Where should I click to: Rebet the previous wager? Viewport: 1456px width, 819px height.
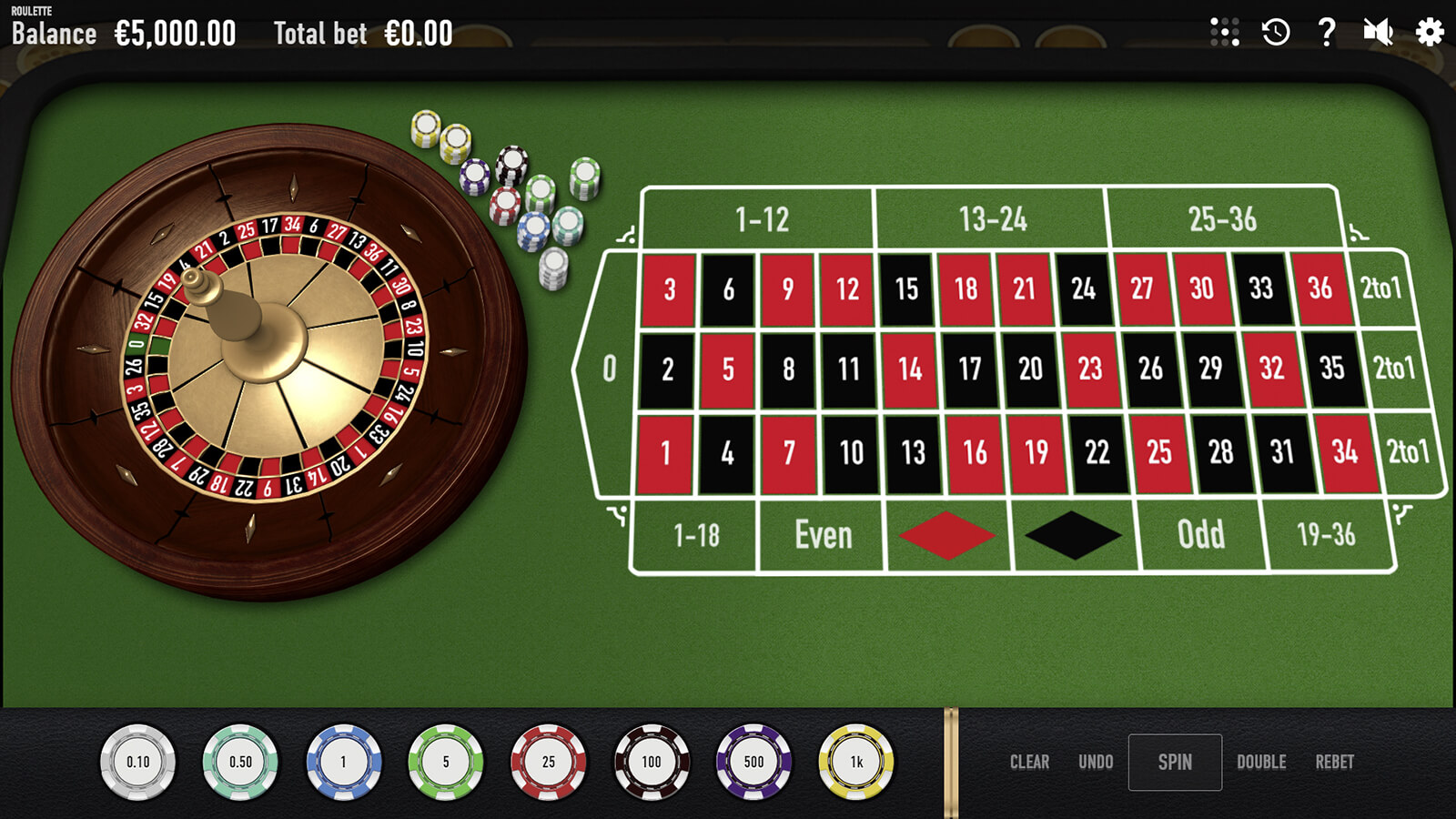(x=1334, y=763)
